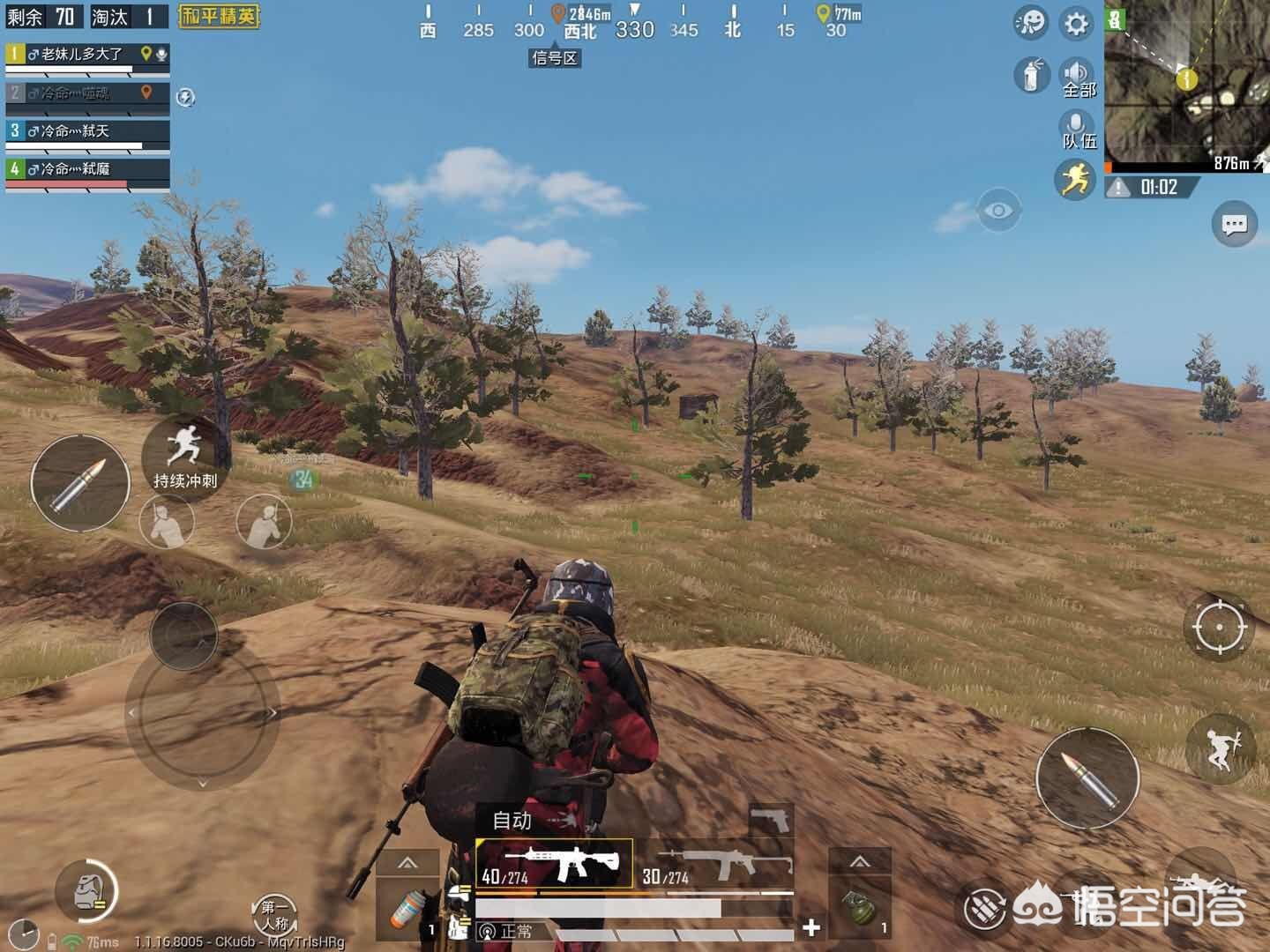Image resolution: width=1270 pixels, height=952 pixels.
Task: Select the primary rifle slot with 40/274 ammo
Action: click(554, 863)
